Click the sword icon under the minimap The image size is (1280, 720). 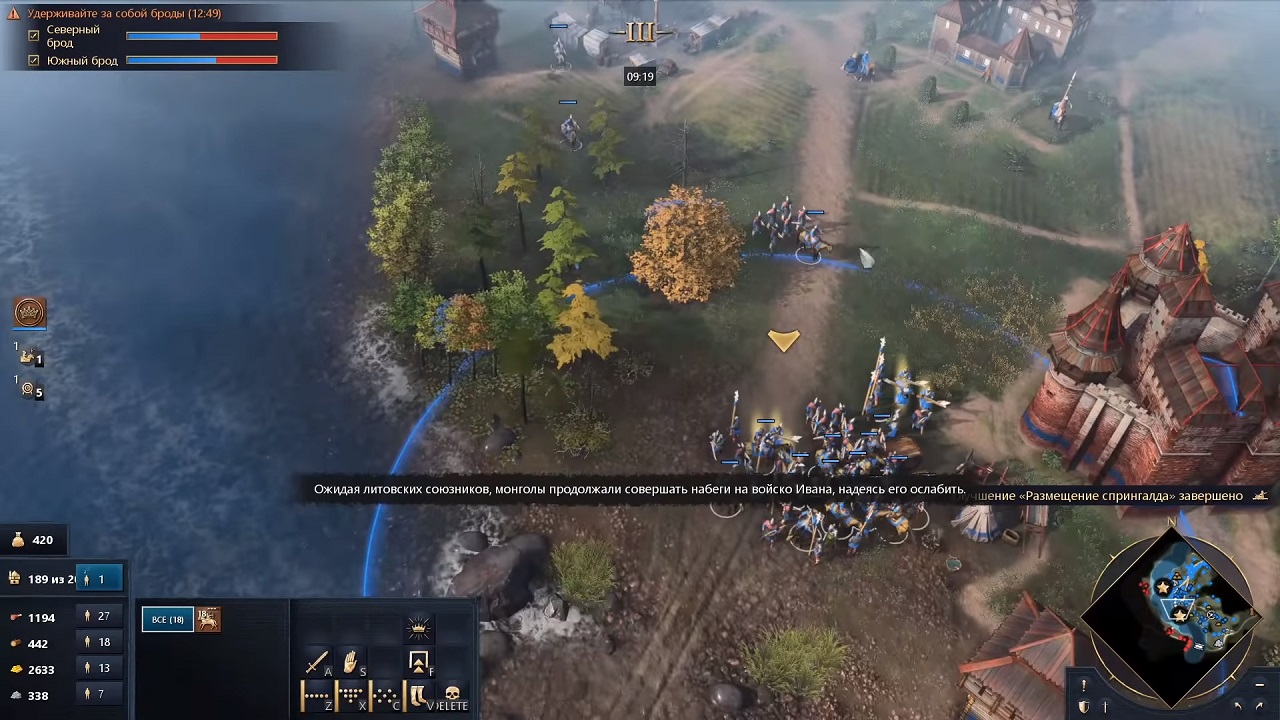point(1105,707)
